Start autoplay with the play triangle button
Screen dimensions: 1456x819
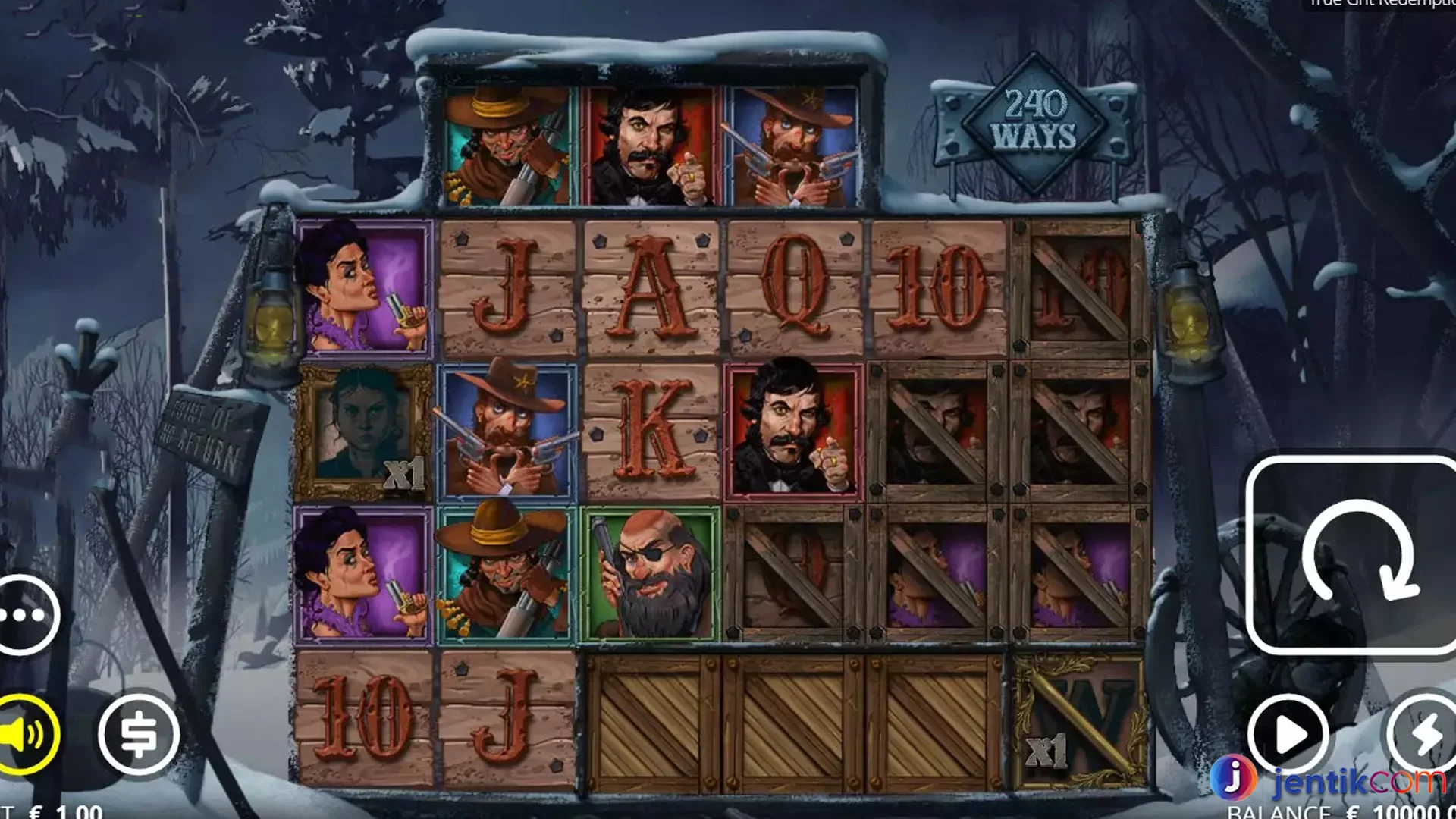1288,734
